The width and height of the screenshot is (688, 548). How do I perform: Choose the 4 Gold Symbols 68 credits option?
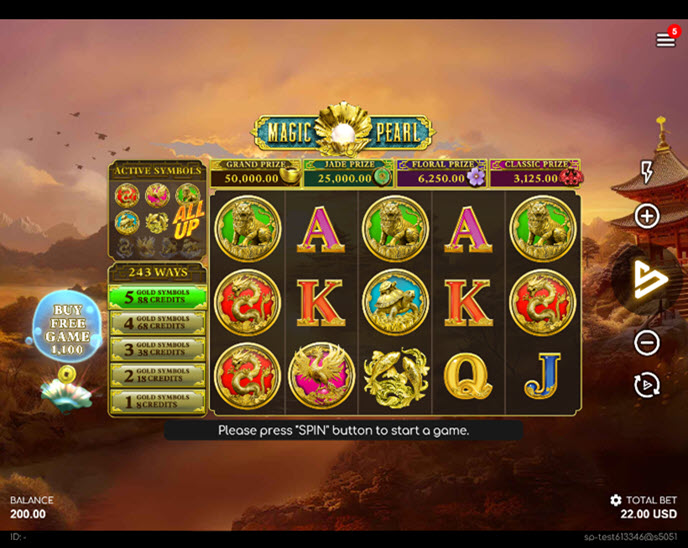click(157, 323)
